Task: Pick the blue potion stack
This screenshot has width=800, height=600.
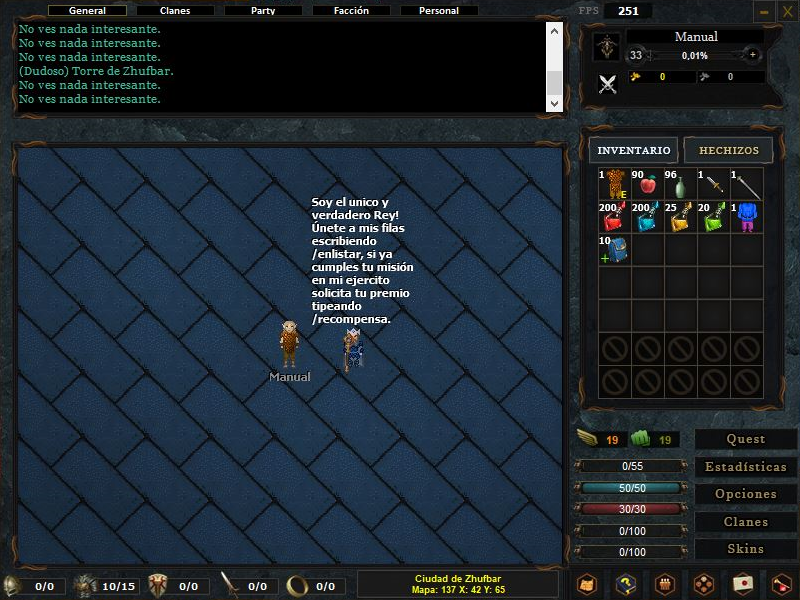Action: pyautogui.click(x=646, y=218)
